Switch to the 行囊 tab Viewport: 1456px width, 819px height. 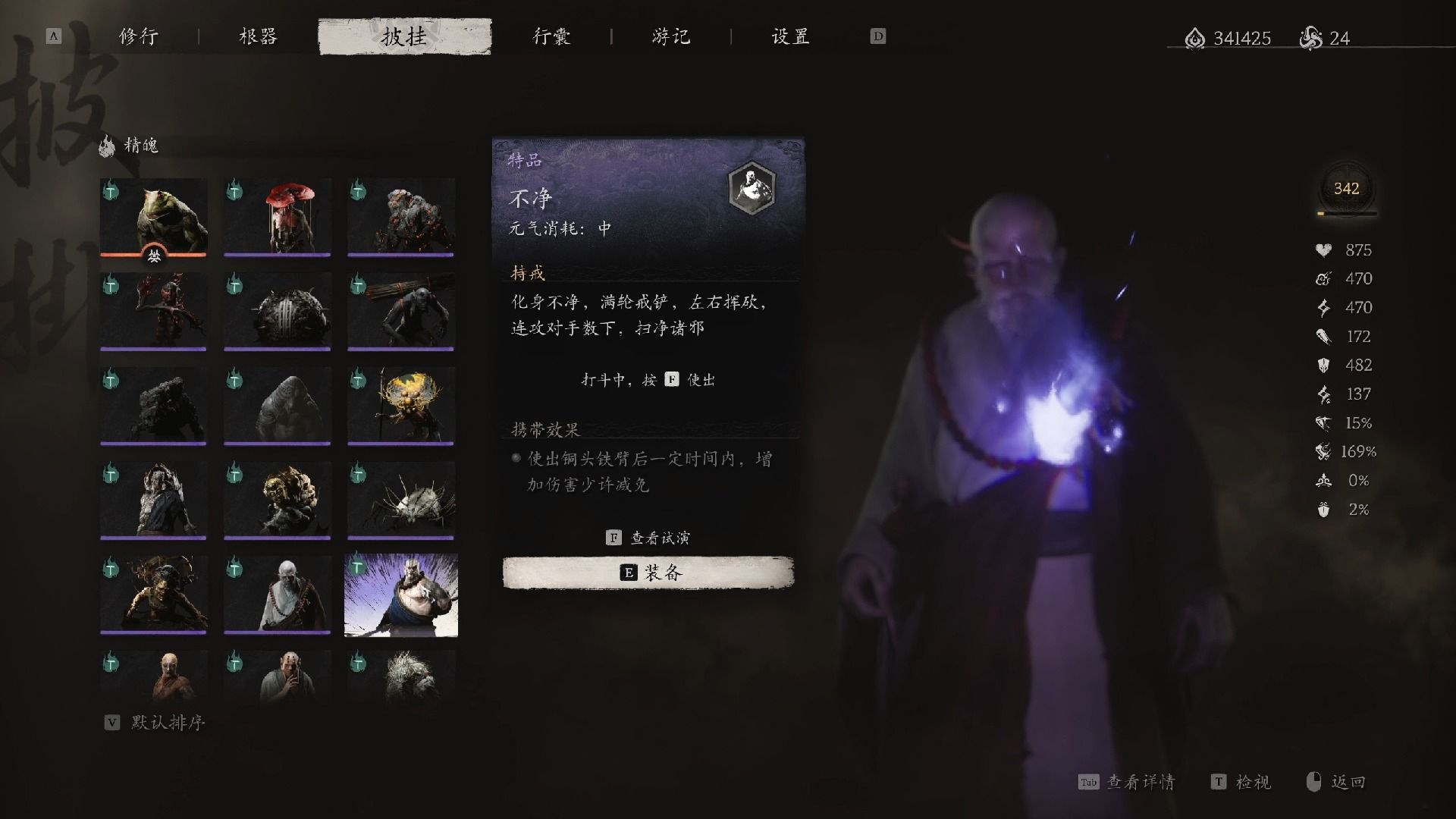coord(552,36)
